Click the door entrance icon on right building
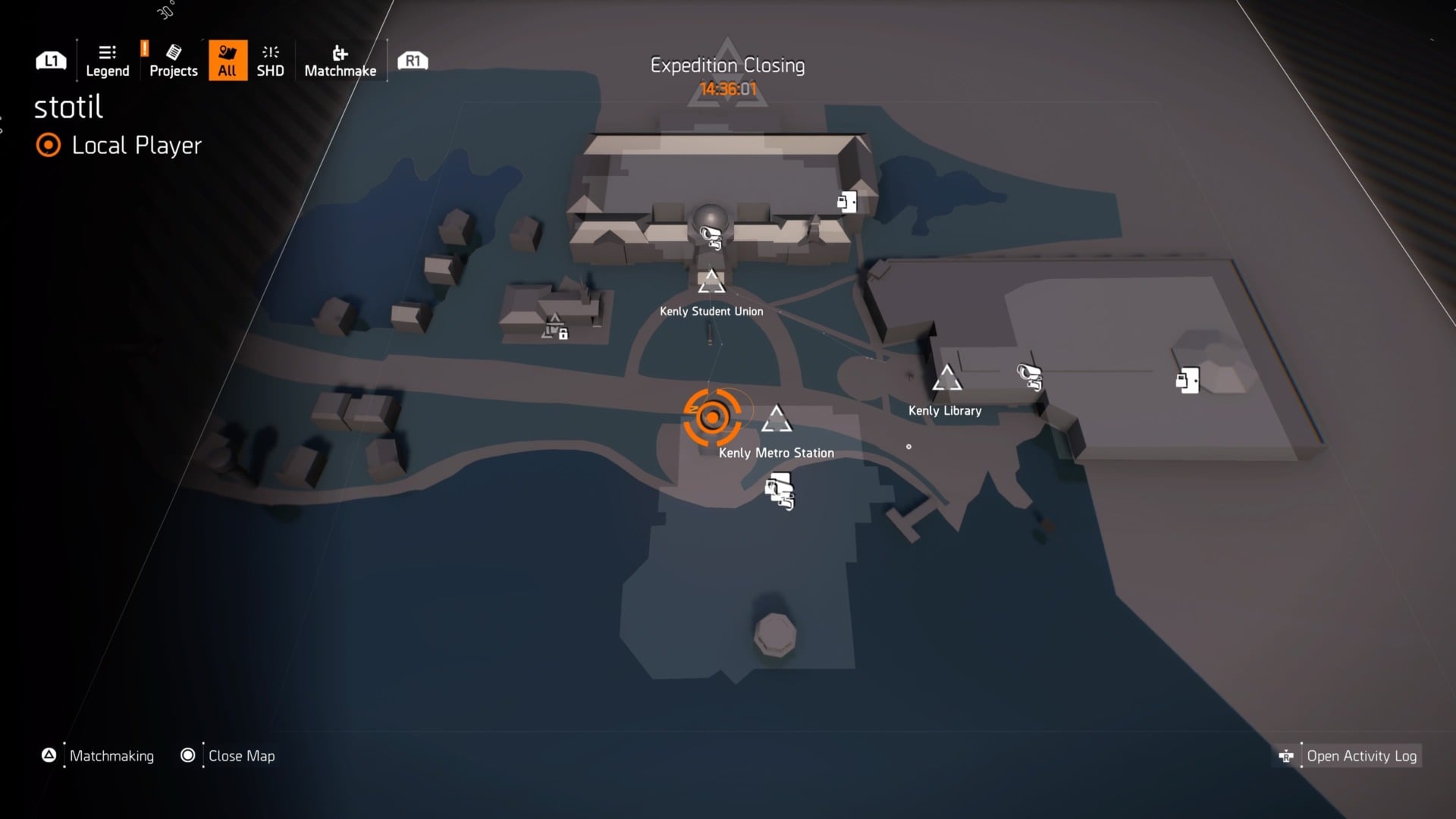 pyautogui.click(x=1186, y=380)
